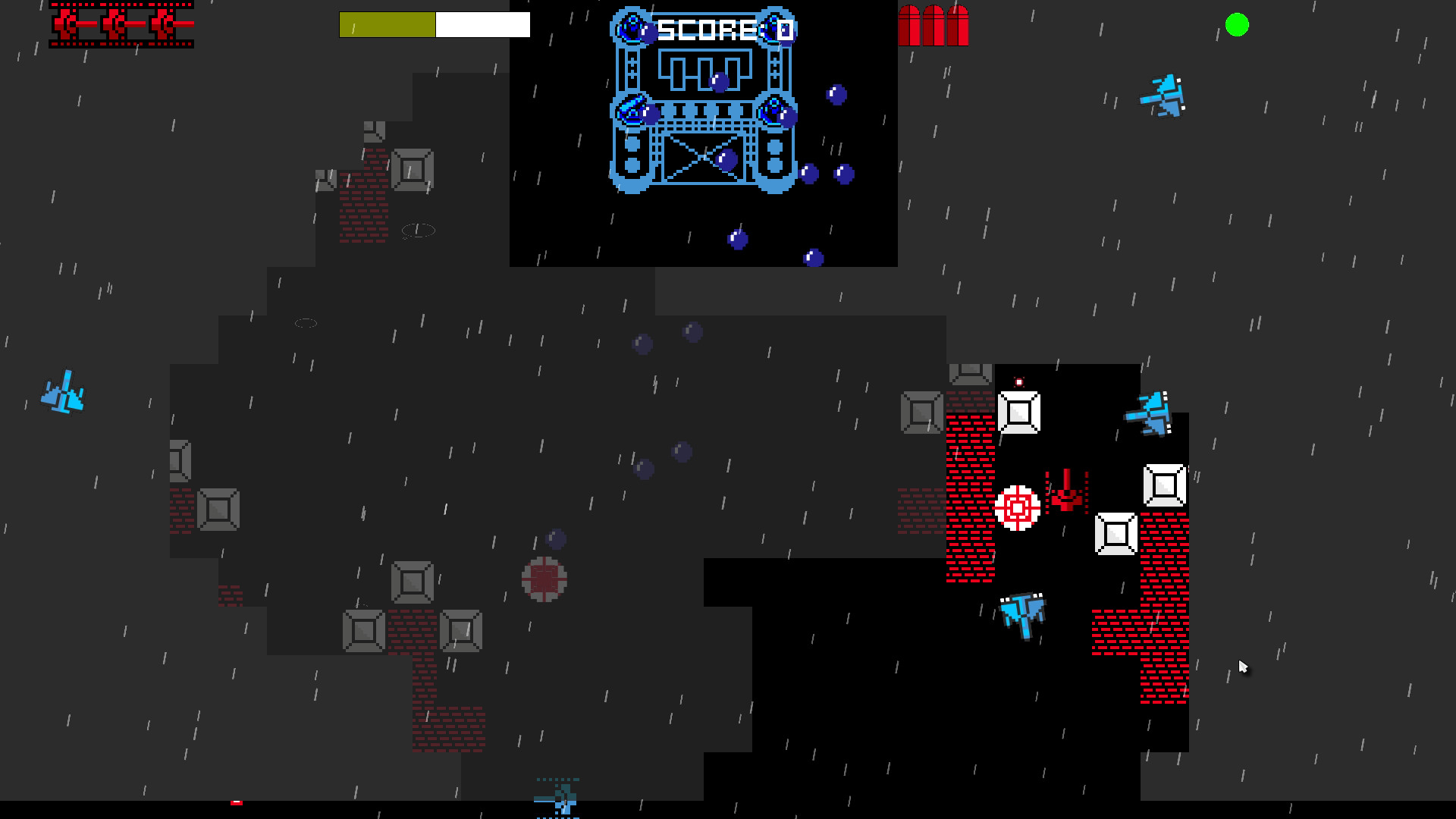Click the olive health bar at the top

point(387,24)
